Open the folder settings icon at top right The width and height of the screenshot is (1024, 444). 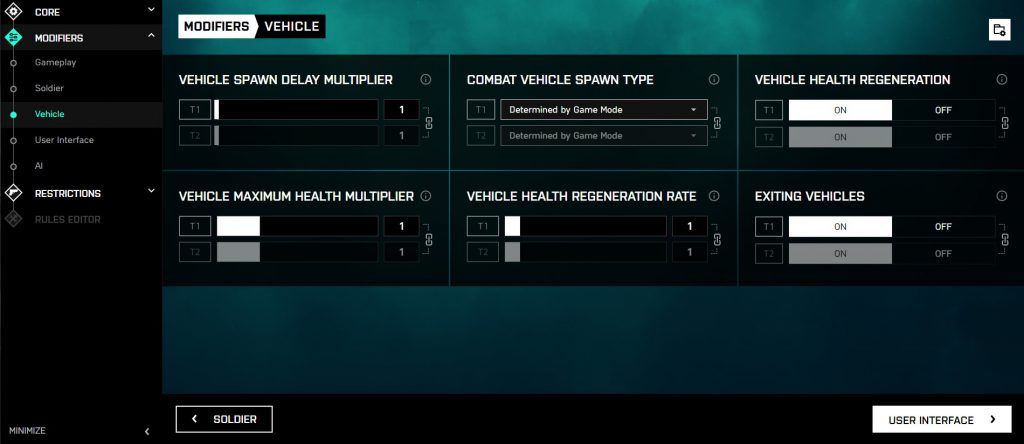[x=998, y=29]
